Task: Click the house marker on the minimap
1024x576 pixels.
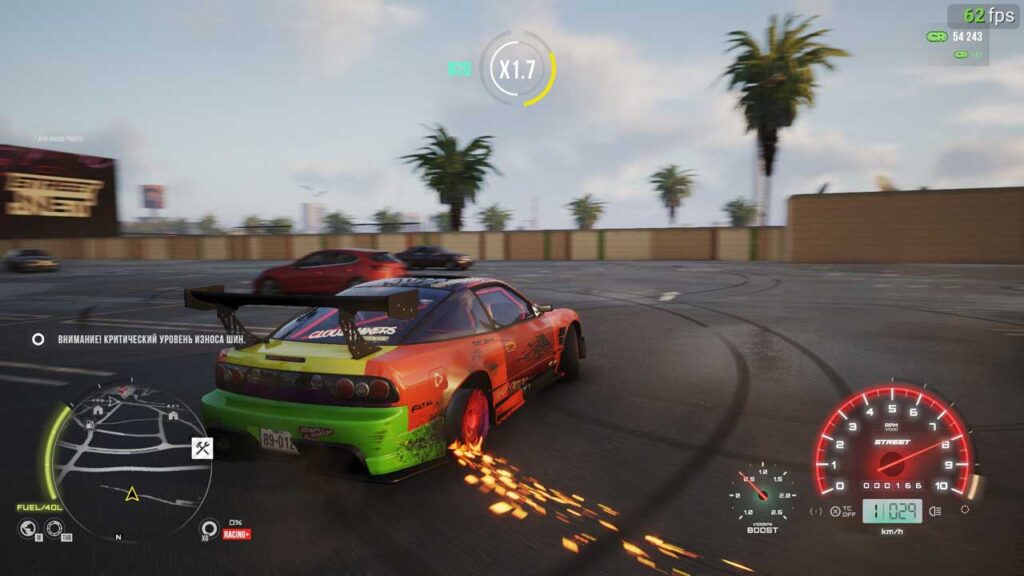Action: (x=98, y=409)
